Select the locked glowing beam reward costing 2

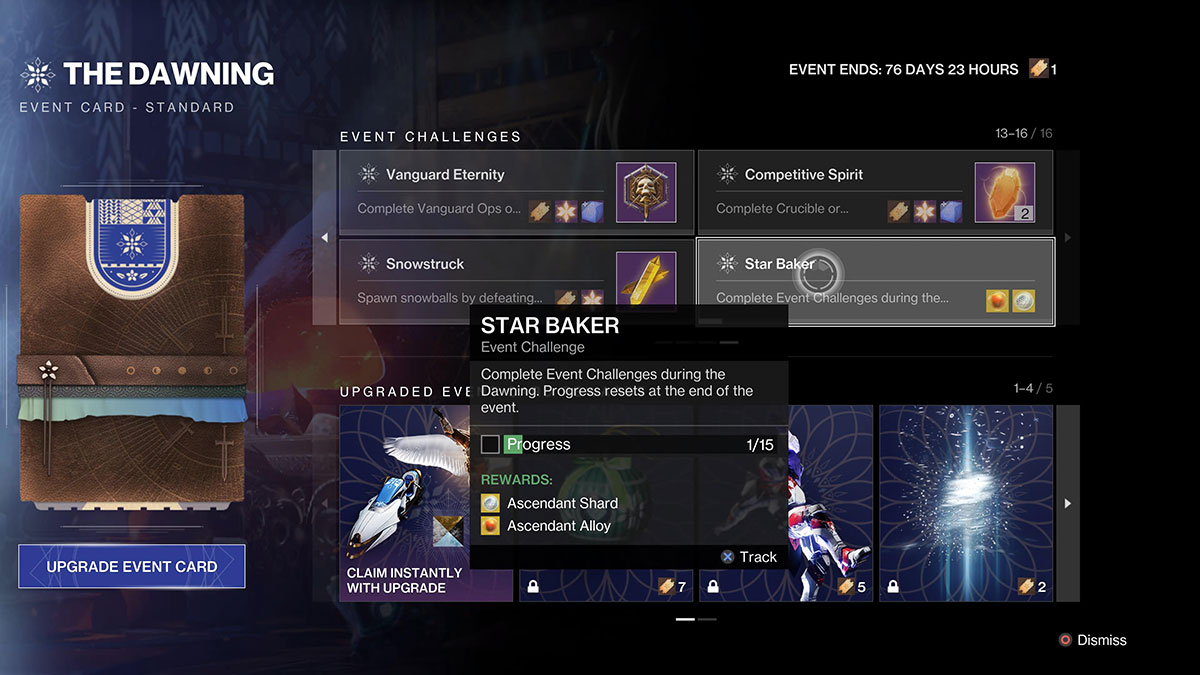click(x=967, y=503)
